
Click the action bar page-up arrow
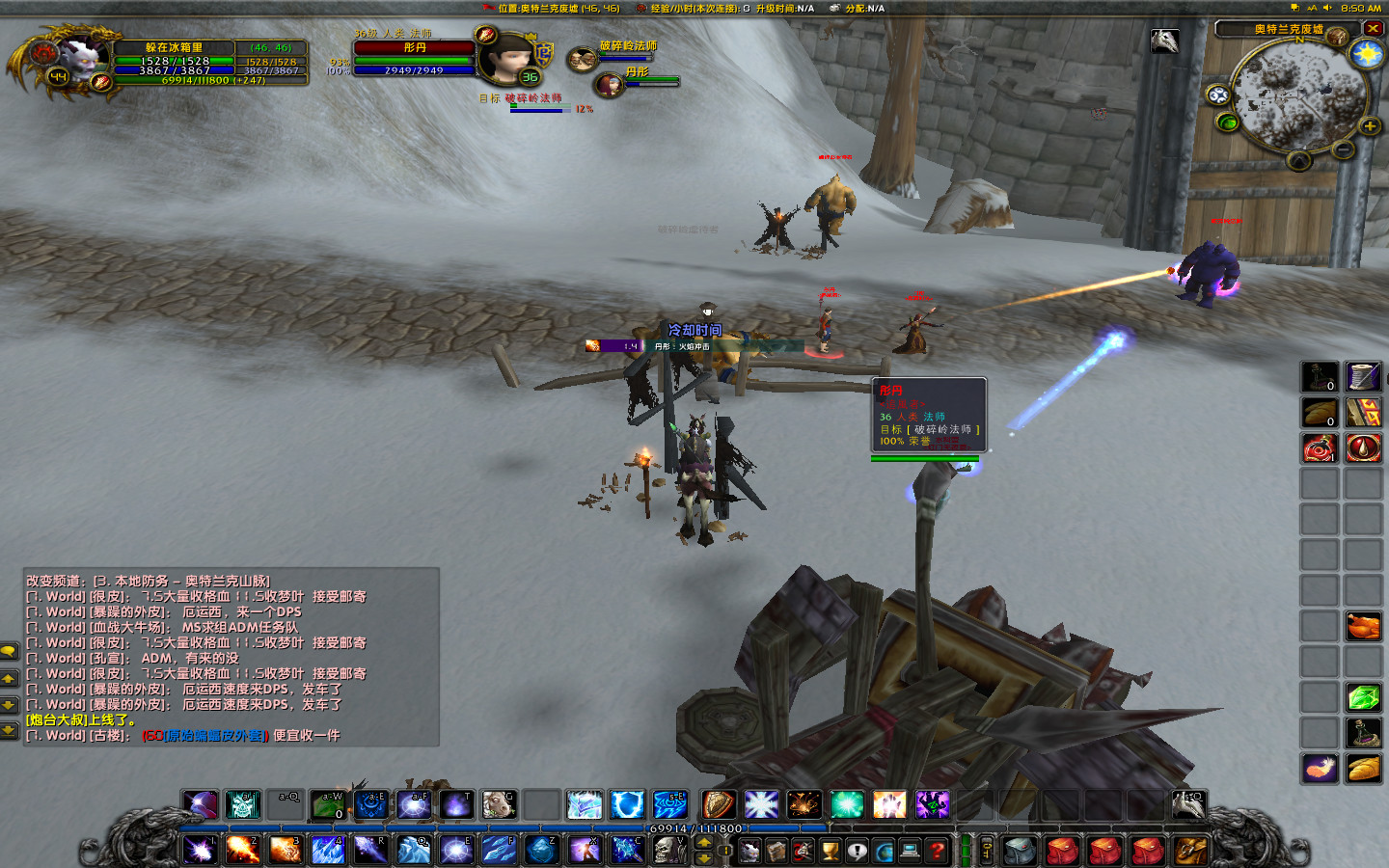[704, 841]
